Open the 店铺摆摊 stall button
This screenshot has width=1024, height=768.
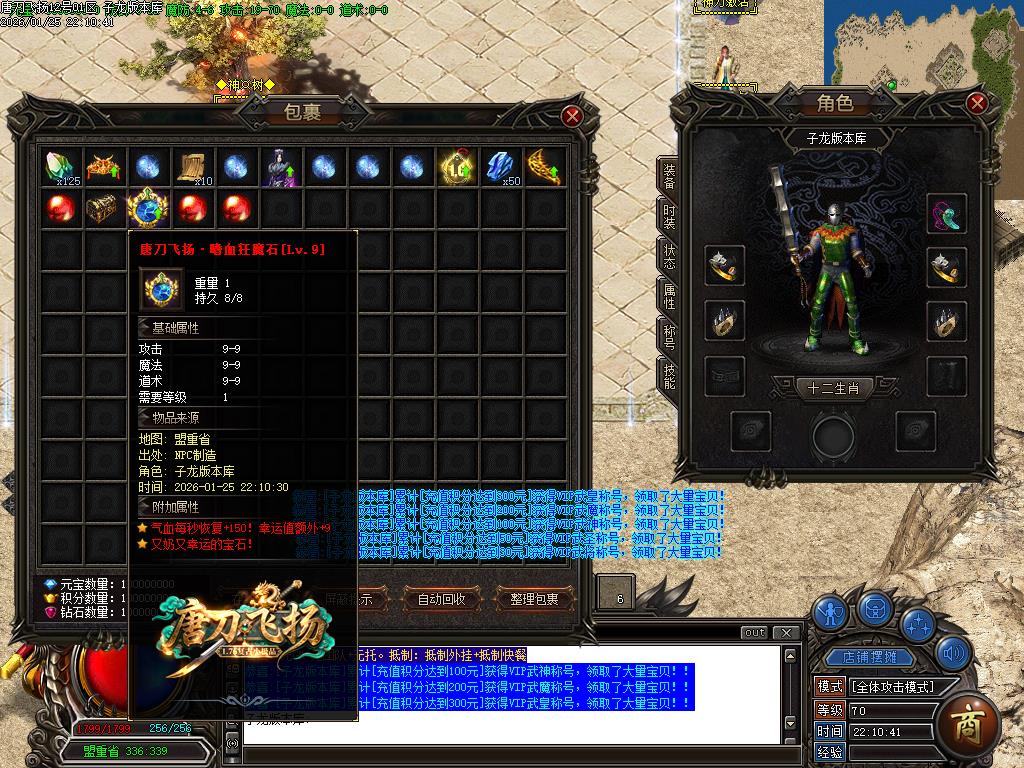[869, 657]
